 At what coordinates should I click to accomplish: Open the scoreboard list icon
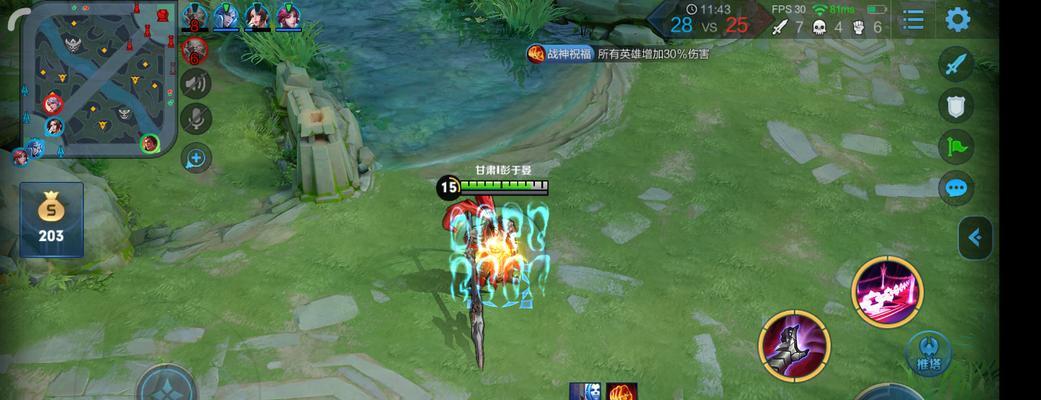[913, 20]
